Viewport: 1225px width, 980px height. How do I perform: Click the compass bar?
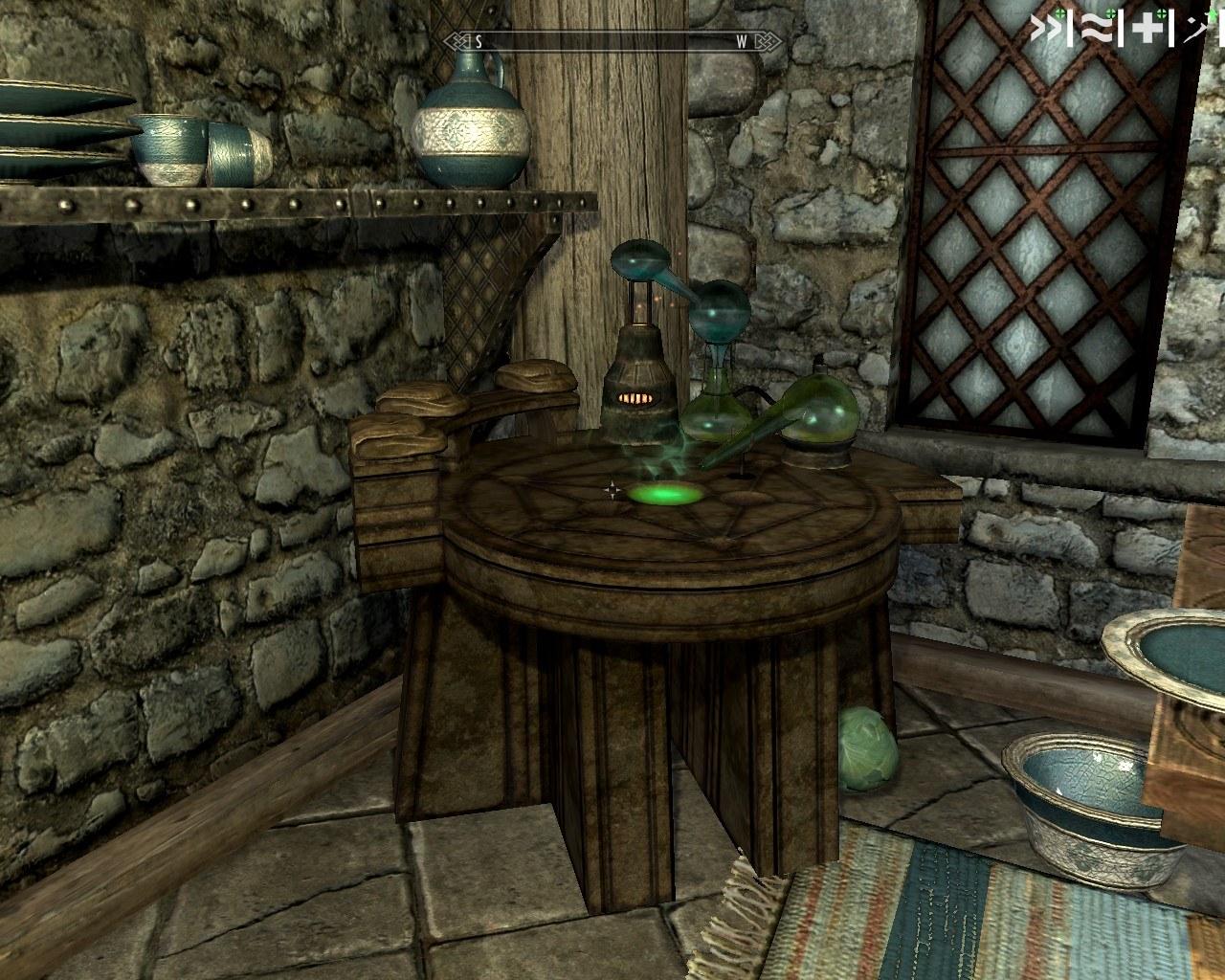[x=613, y=41]
